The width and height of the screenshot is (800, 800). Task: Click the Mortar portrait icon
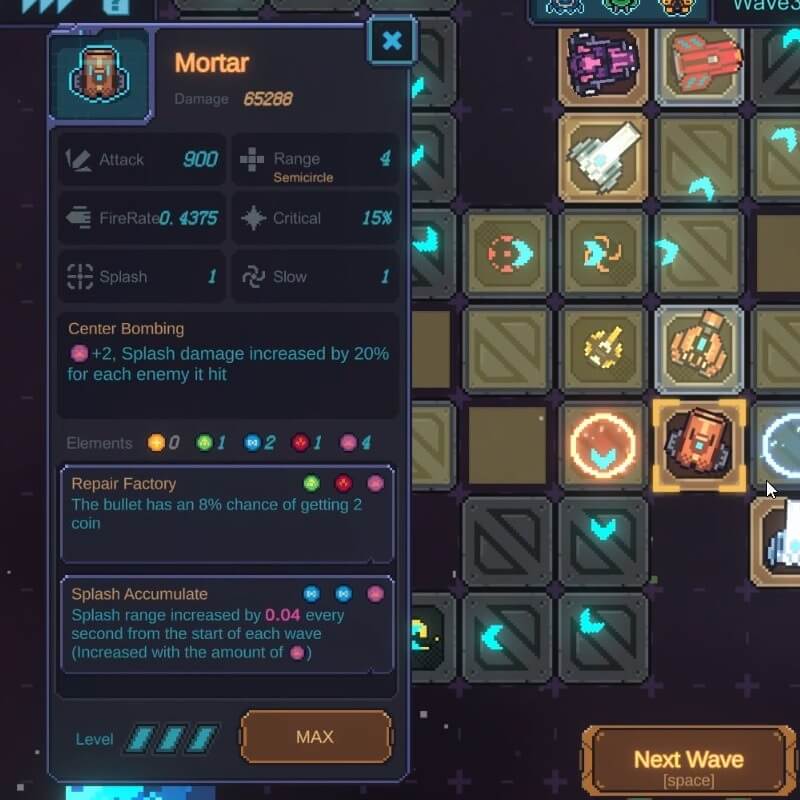[98, 76]
